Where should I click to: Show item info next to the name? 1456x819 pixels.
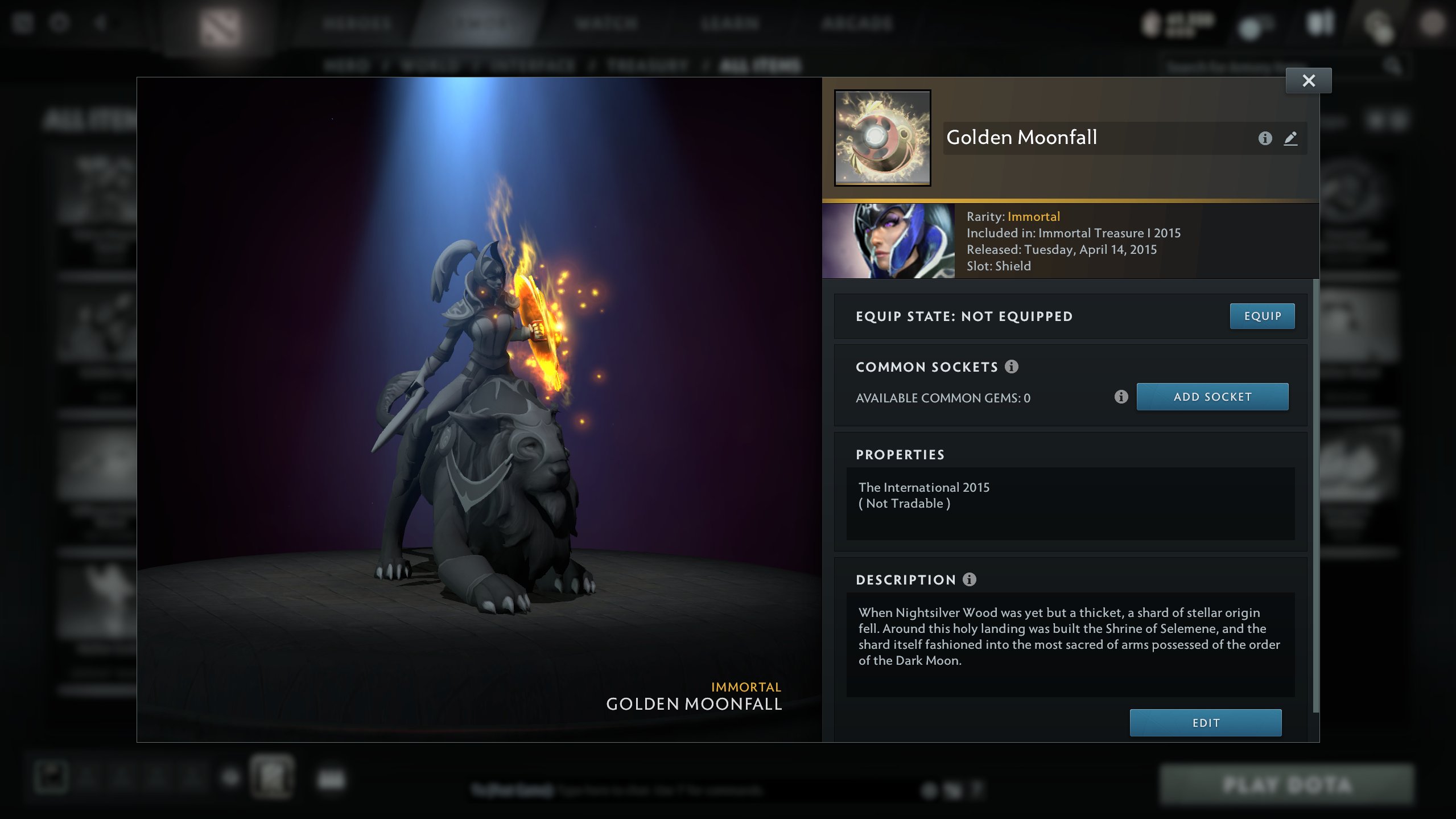(x=1264, y=138)
